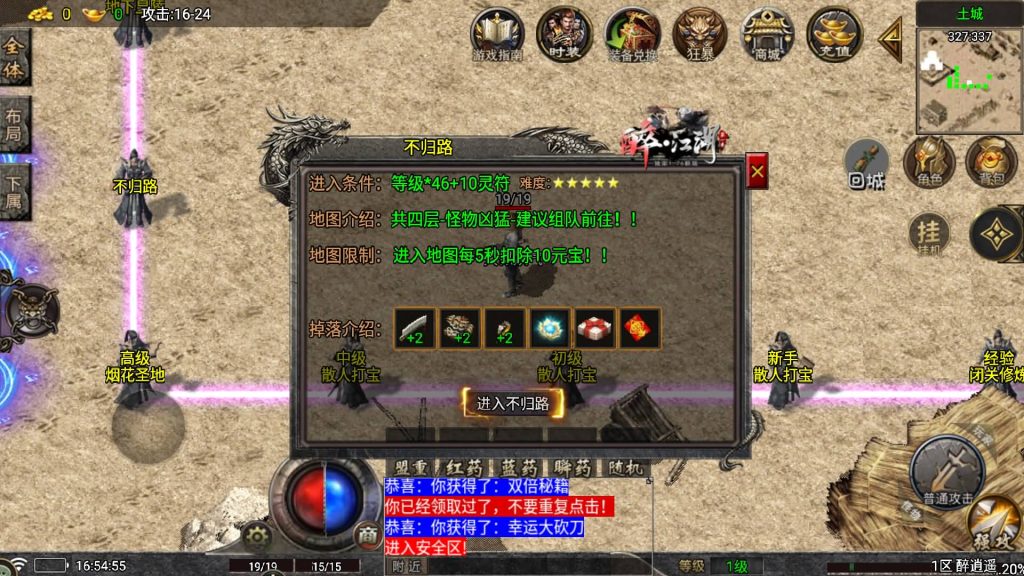
Task: Open the 背包 backpack
Action: pos(991,162)
